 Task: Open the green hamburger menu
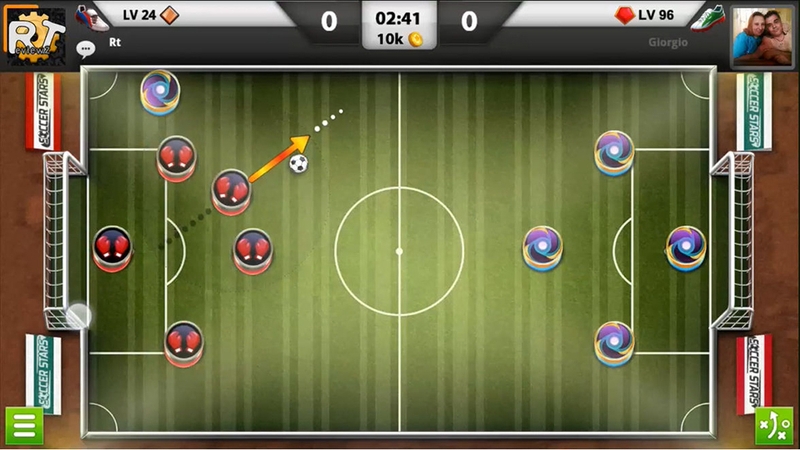(23, 426)
